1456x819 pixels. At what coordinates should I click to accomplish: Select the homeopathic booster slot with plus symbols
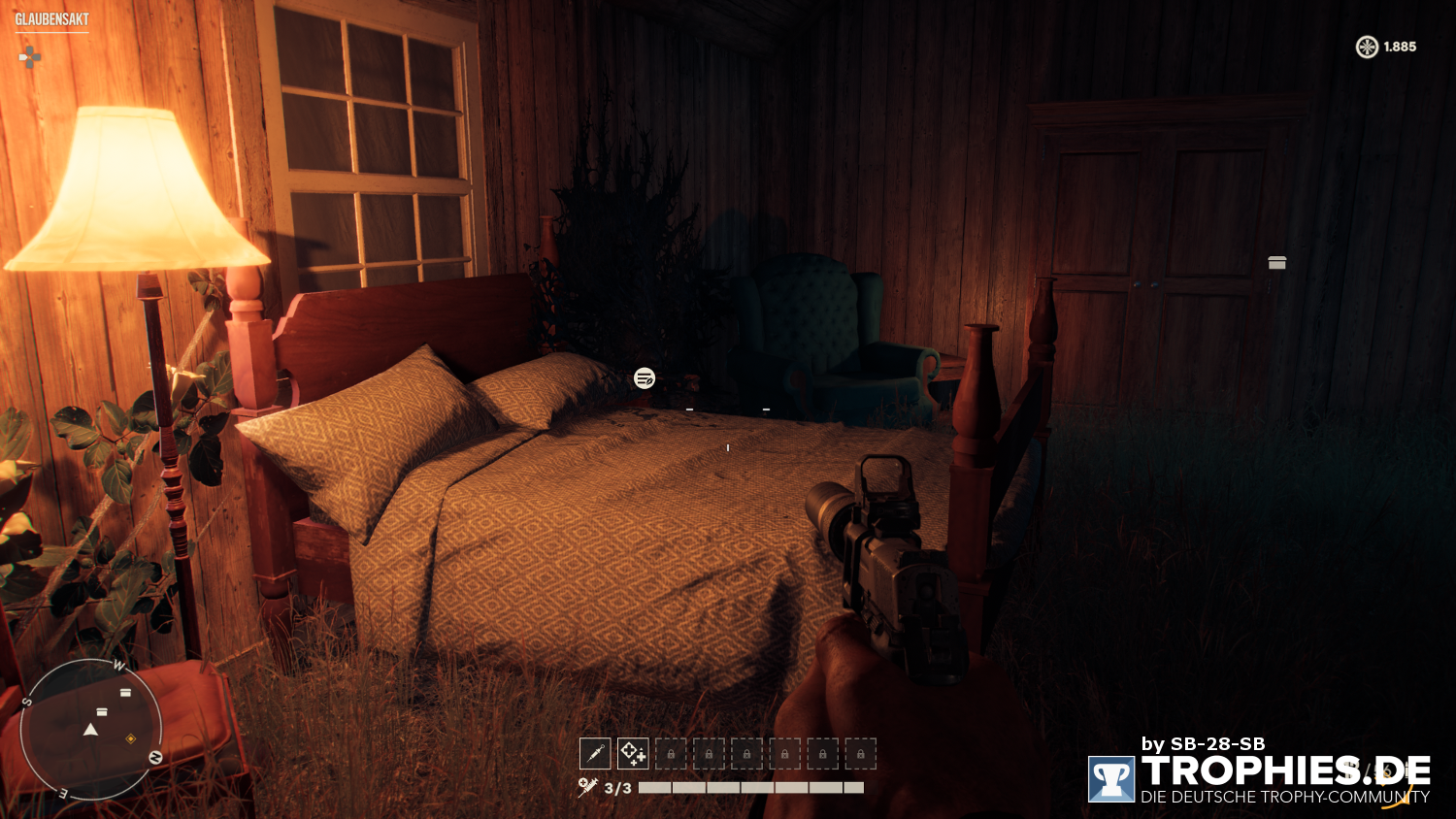(632, 753)
